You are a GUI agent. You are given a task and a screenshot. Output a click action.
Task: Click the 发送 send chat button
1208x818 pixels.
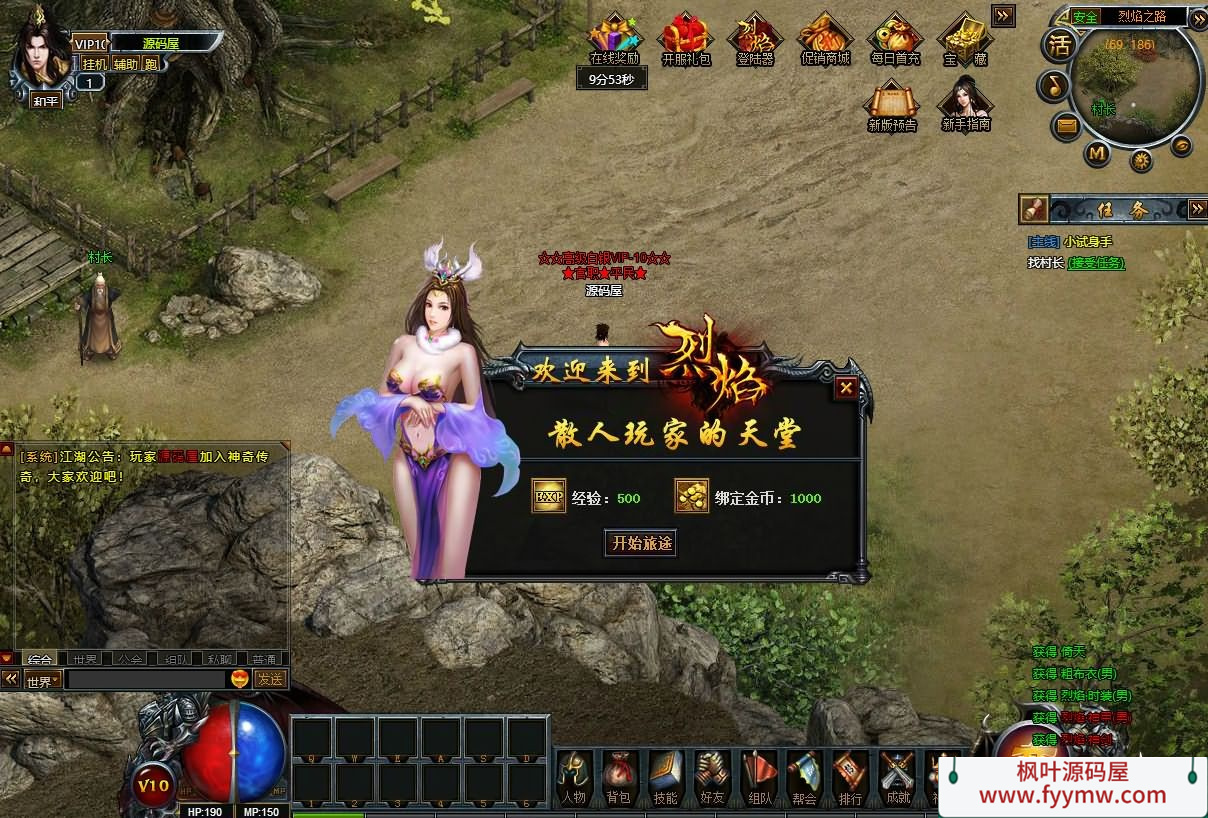coord(270,679)
